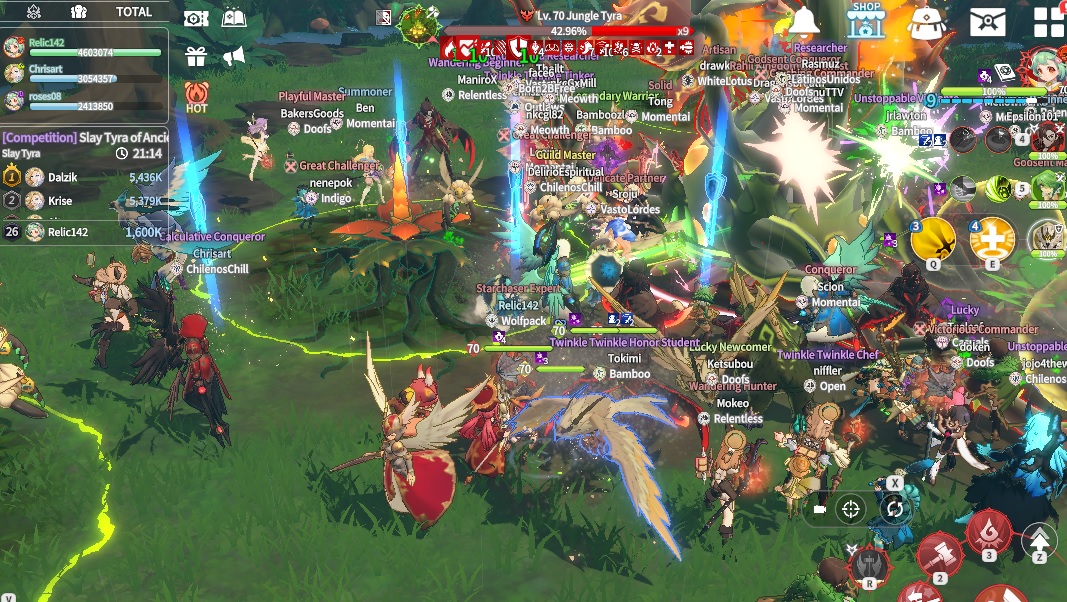Open the ticket icon menu
The width and height of the screenshot is (1067, 602).
[196, 18]
